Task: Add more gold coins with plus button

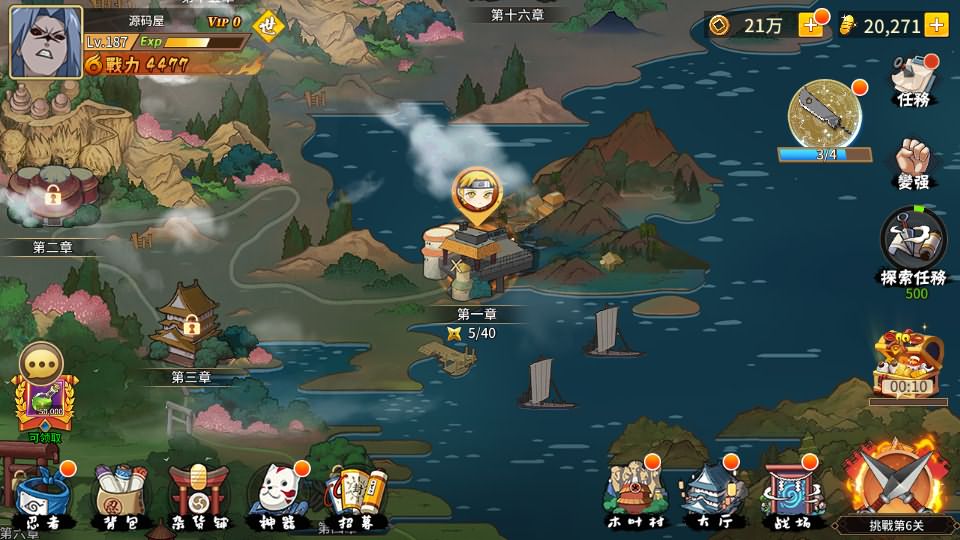Action: tap(811, 26)
